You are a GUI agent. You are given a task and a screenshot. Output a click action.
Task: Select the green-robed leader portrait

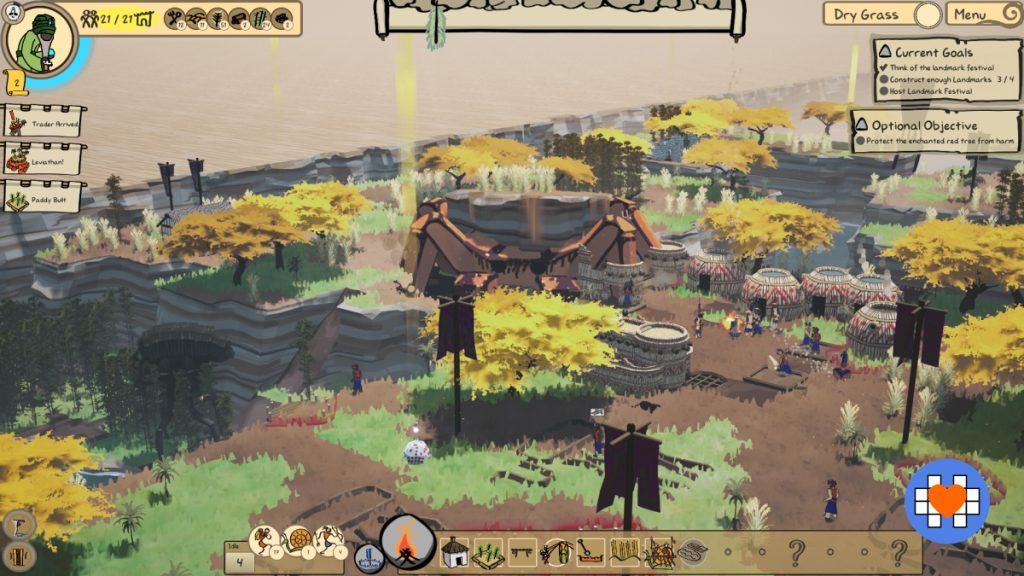(40, 40)
